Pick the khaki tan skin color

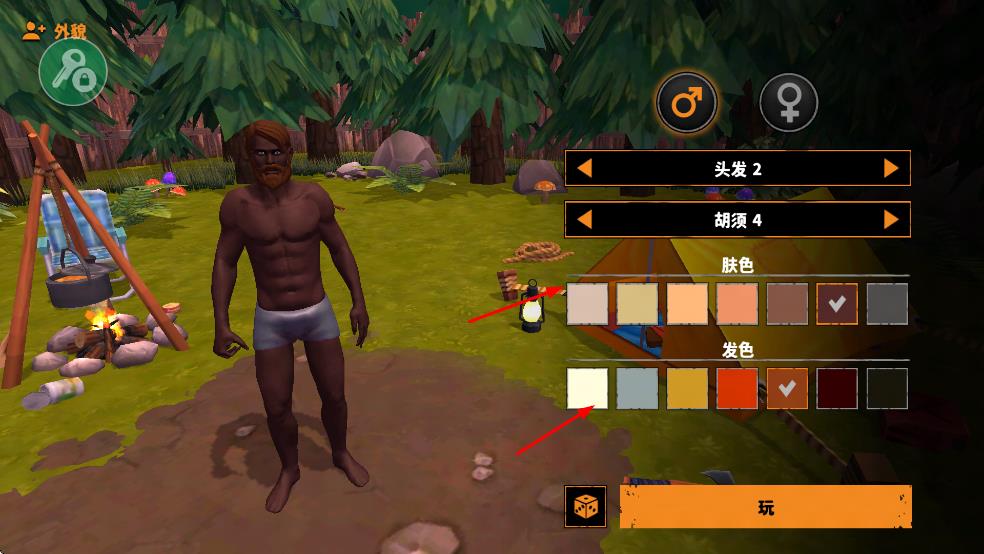pyautogui.click(x=637, y=304)
